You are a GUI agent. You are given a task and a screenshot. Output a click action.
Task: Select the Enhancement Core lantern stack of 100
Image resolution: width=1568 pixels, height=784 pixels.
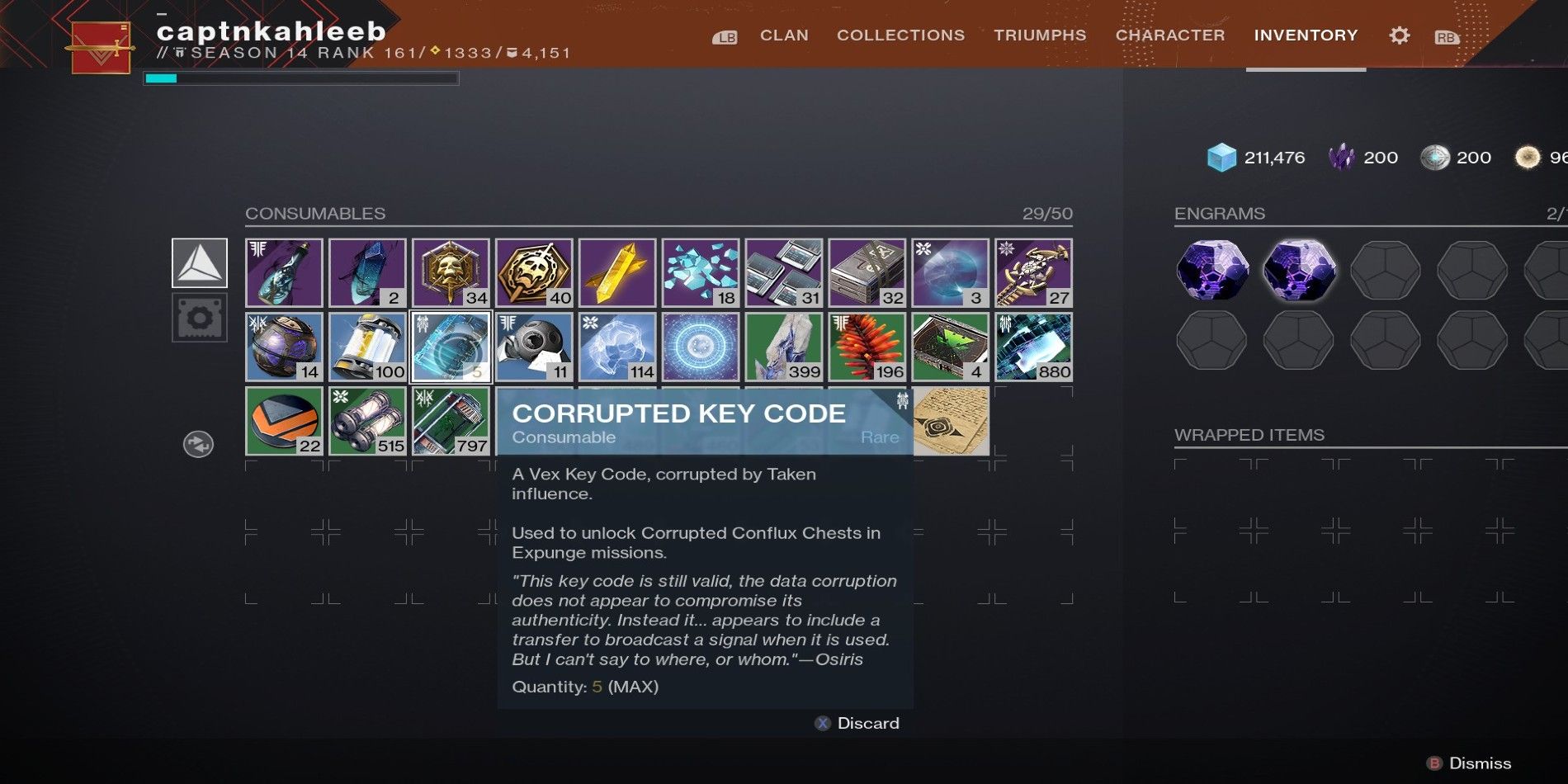click(367, 347)
